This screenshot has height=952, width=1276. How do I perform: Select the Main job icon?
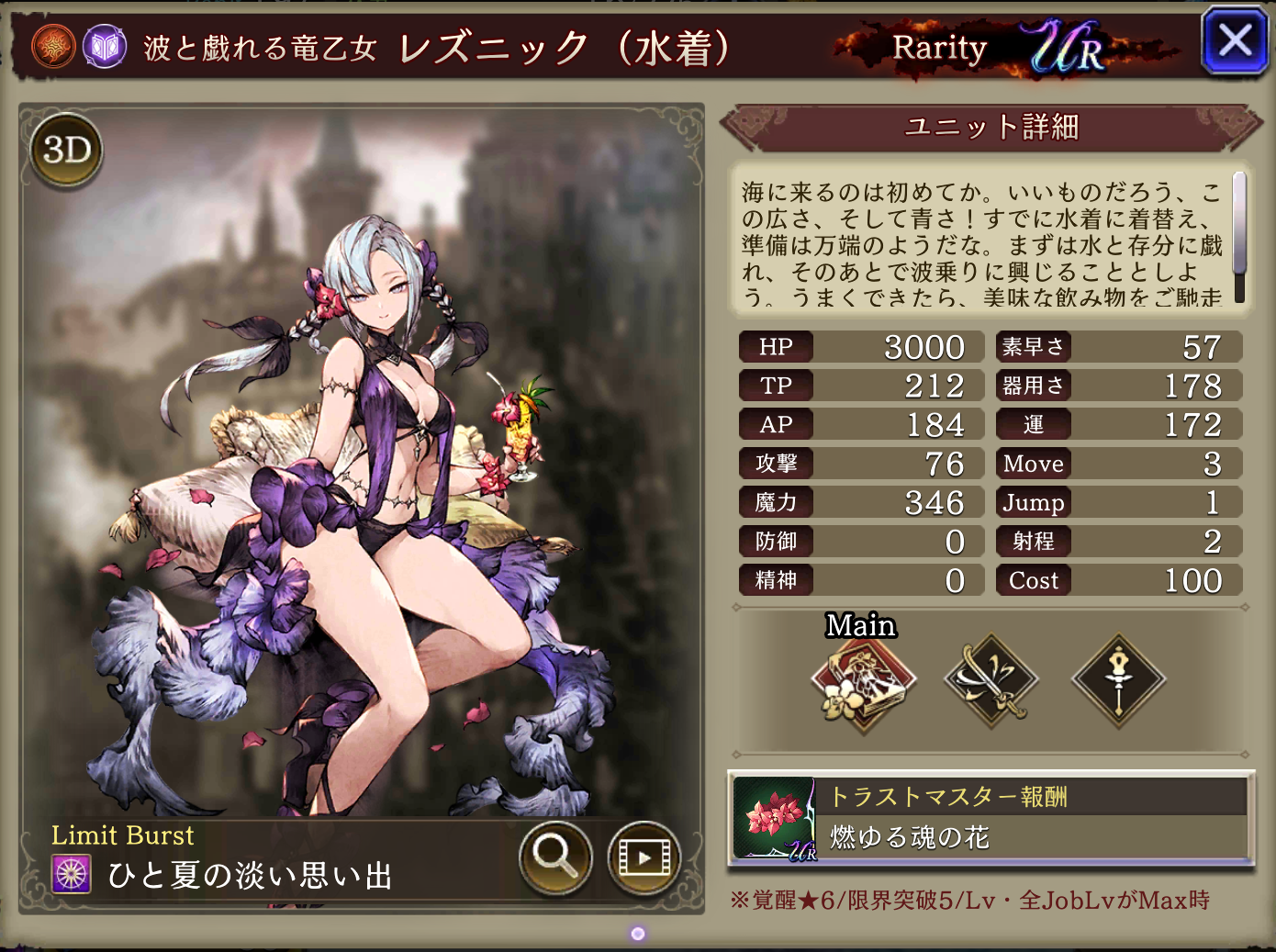(x=863, y=682)
